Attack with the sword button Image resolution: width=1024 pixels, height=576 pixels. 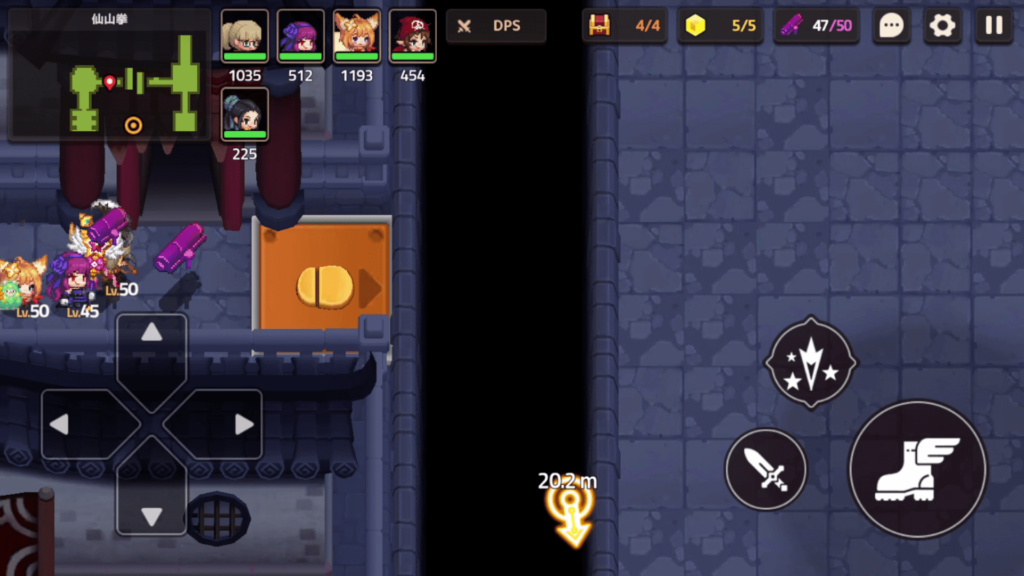click(x=766, y=468)
